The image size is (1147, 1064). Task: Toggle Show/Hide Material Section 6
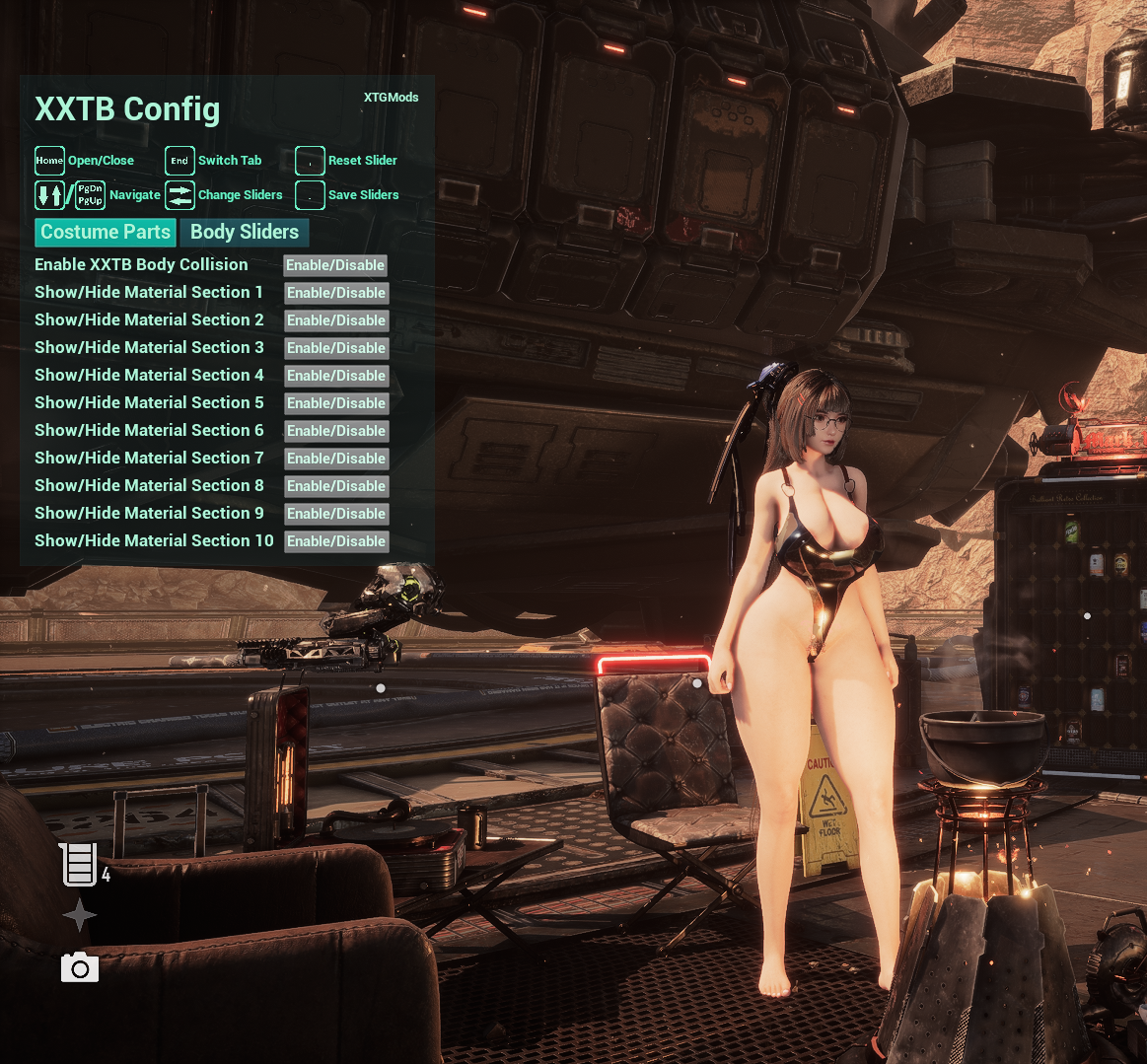pos(336,431)
